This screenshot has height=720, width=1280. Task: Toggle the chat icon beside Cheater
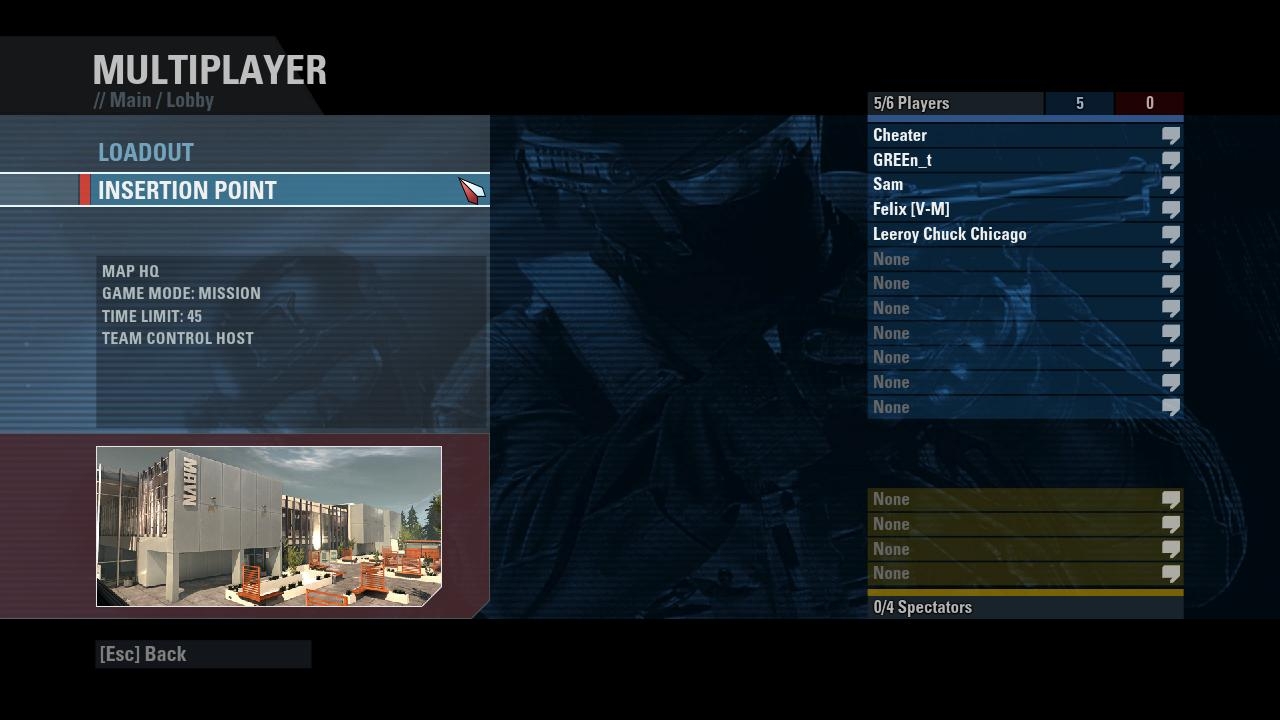[1170, 135]
